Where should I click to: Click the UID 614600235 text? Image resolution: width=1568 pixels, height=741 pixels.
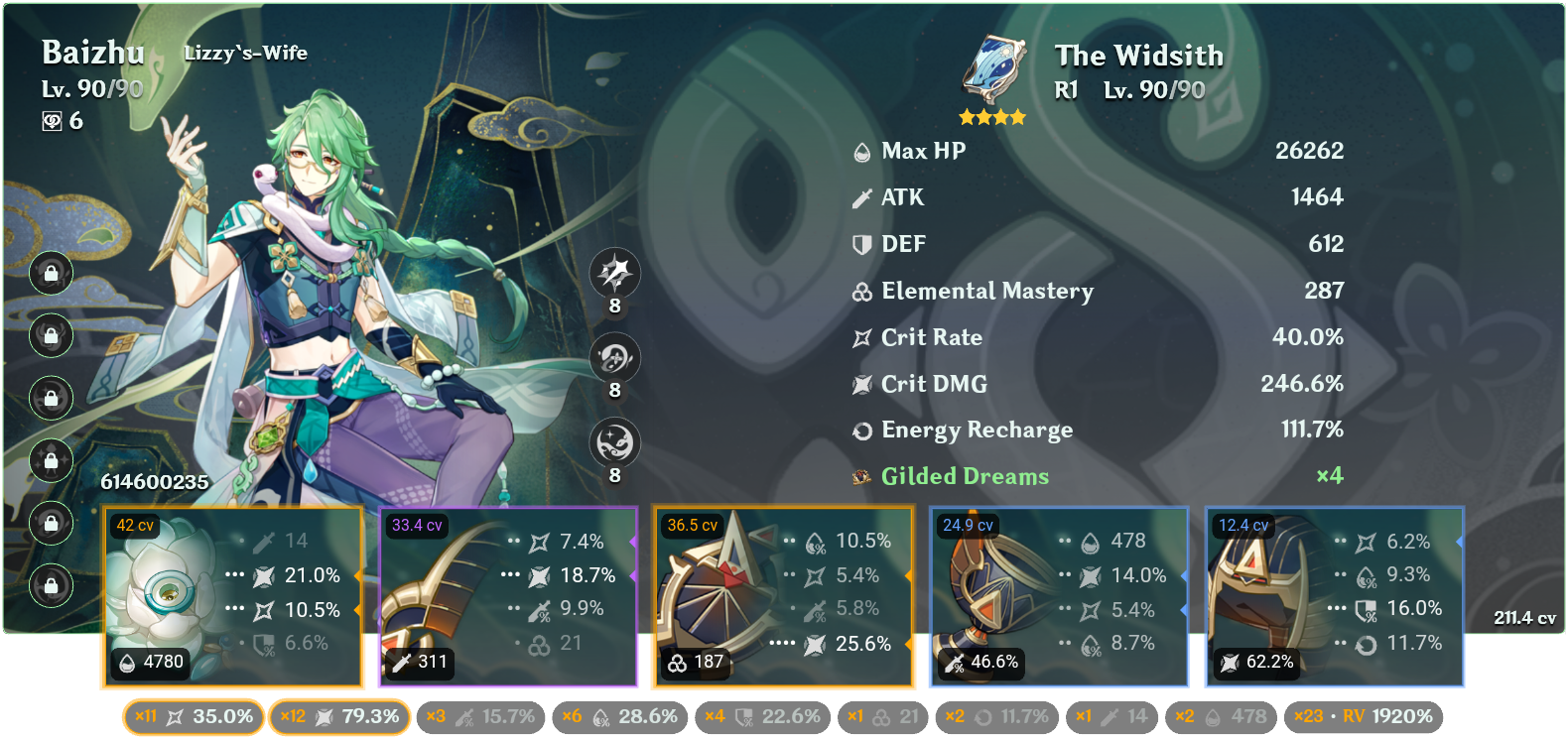point(156,483)
